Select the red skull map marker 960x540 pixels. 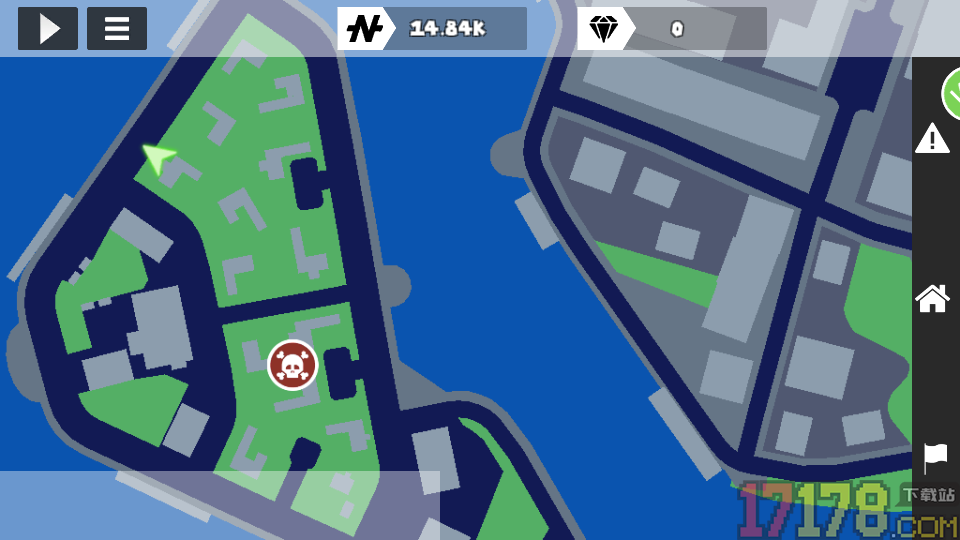tap(292, 365)
